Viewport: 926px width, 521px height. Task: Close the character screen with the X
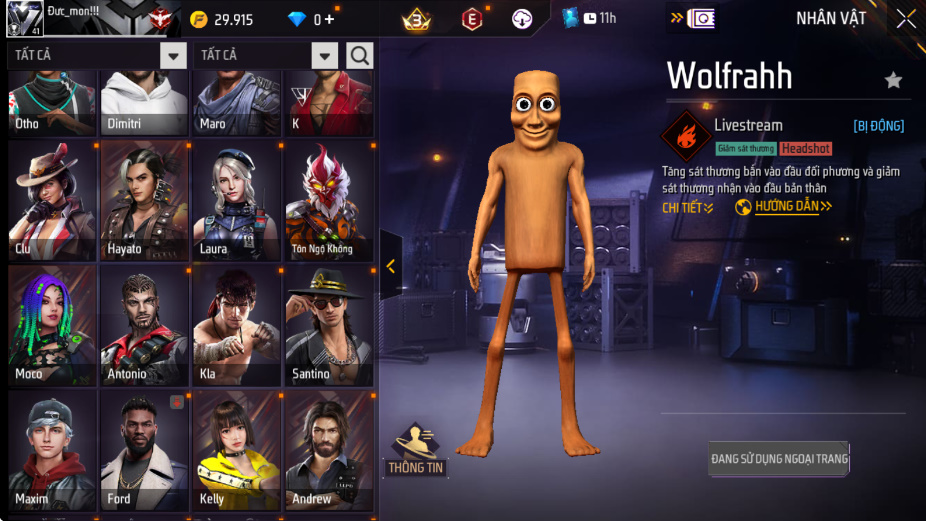click(905, 19)
